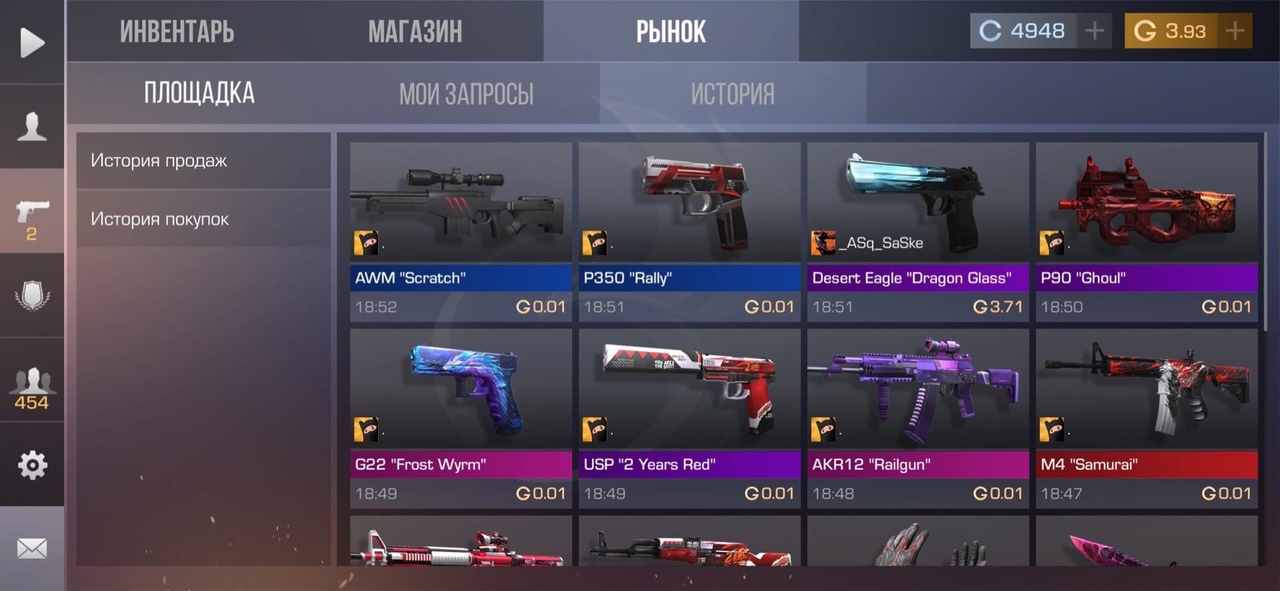1280x591 pixels.
Task: Select the РЫНОК tab
Action: coord(671,31)
